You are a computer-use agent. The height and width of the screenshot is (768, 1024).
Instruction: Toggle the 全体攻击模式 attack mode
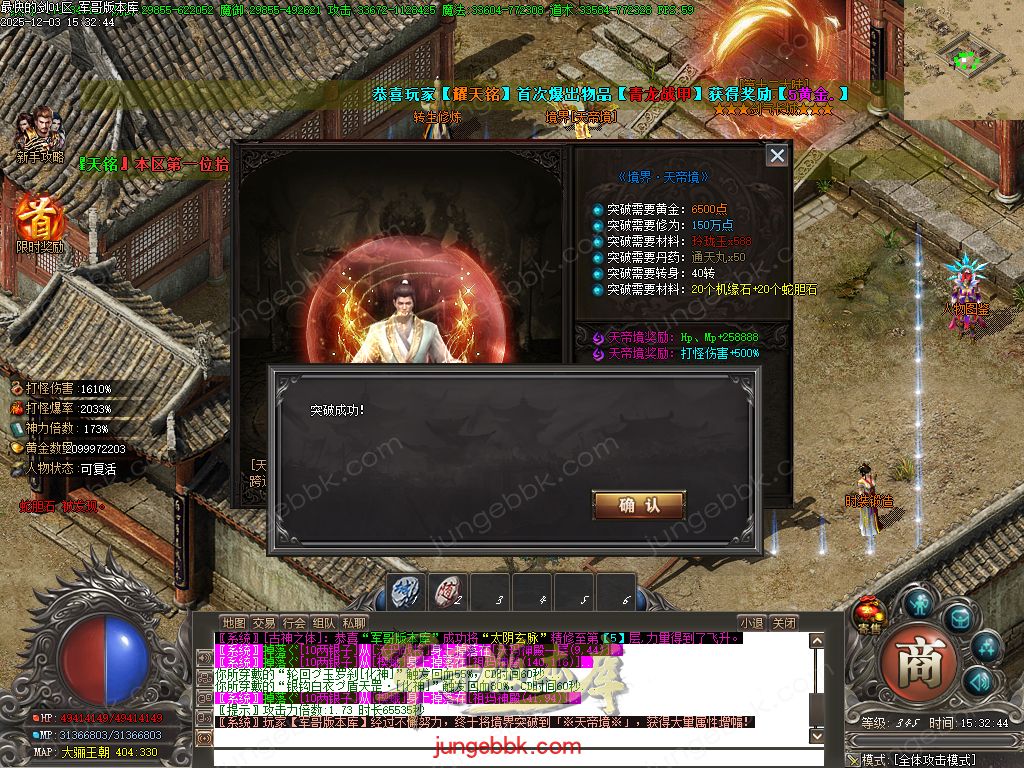pos(935,760)
